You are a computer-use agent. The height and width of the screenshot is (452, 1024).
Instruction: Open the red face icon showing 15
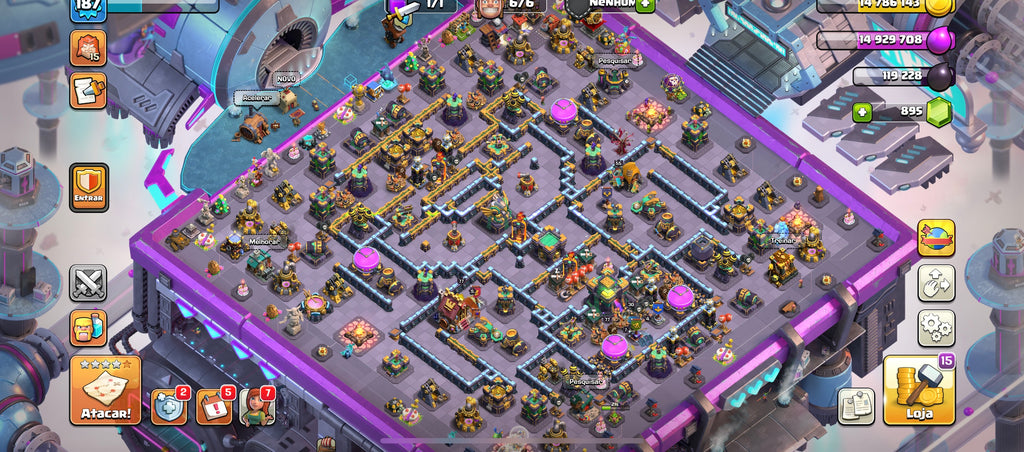[88, 48]
